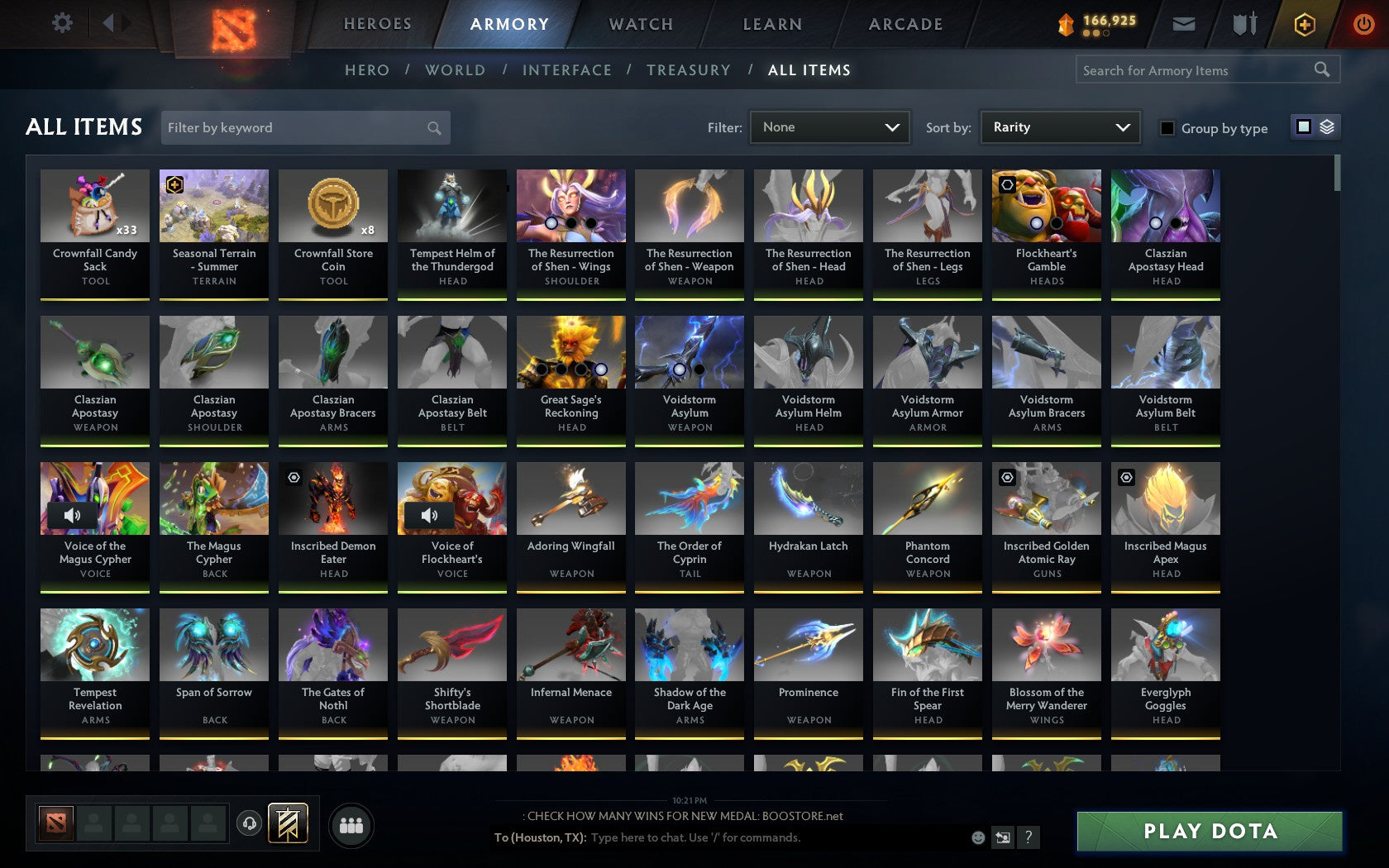1389x868 pixels.
Task: Open the HEROES menu item
Action: (x=377, y=24)
